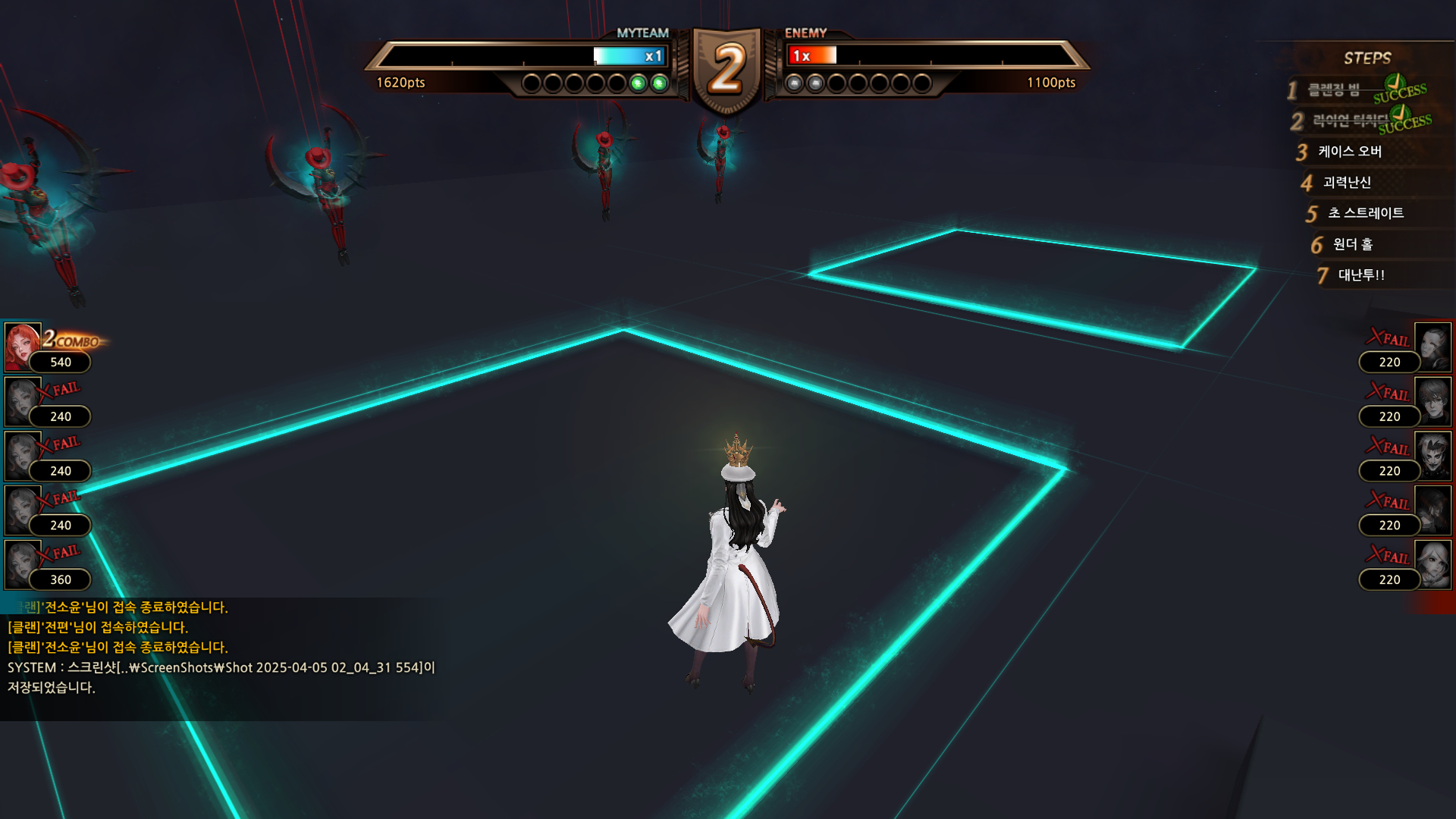1456x819 pixels.
Task: Select step 6 원더 홀 entry
Action: click(x=1353, y=244)
